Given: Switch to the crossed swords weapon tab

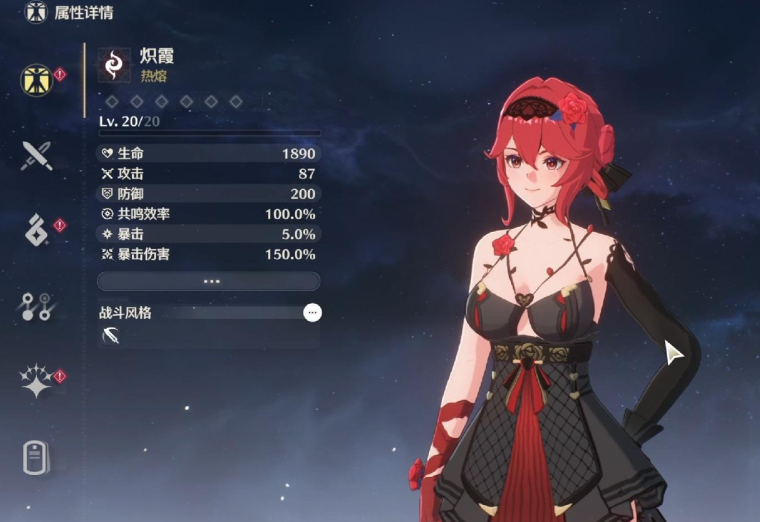Looking at the screenshot, I should [37, 155].
